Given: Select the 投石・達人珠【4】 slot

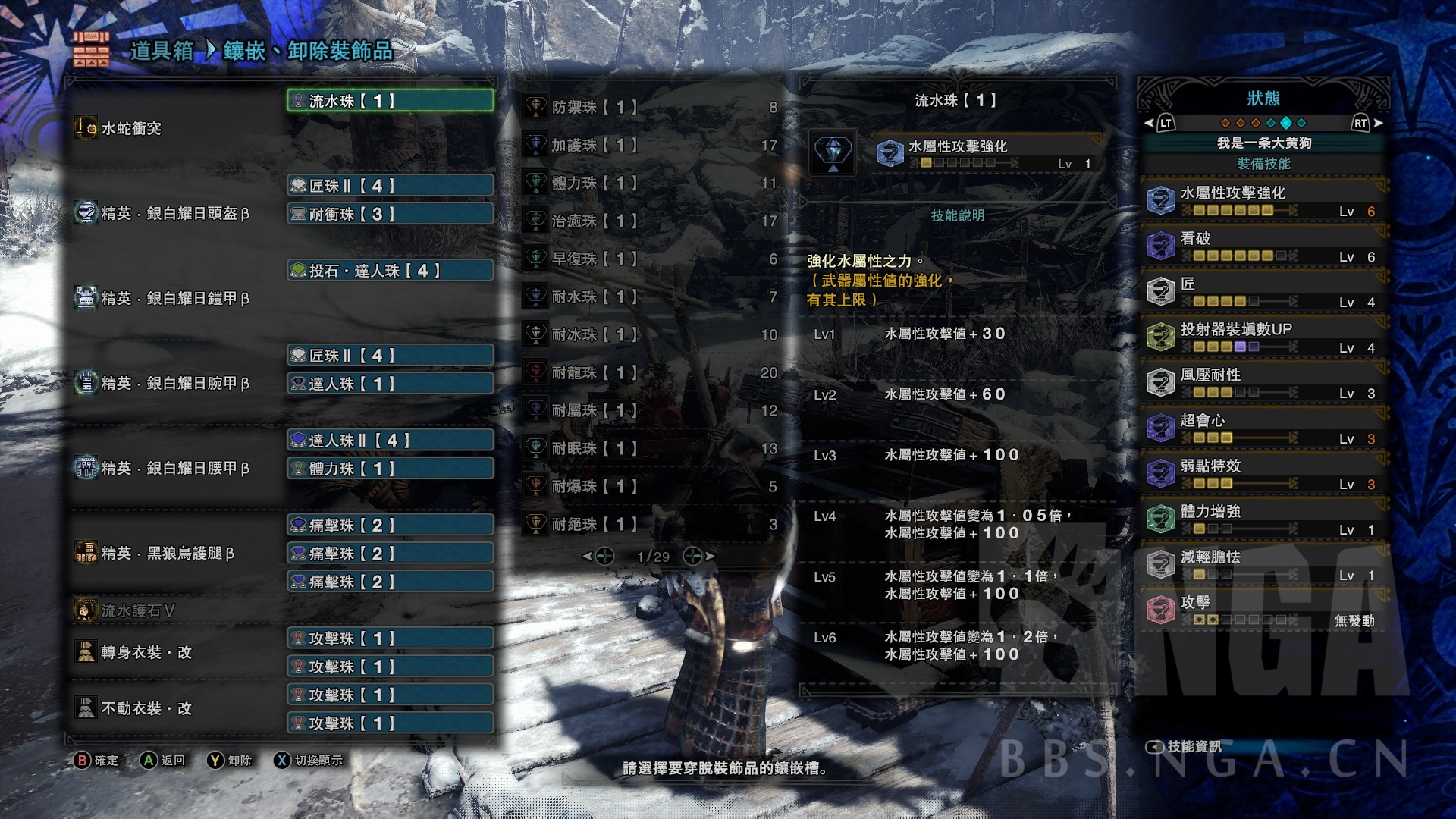Looking at the screenshot, I should click(x=390, y=271).
